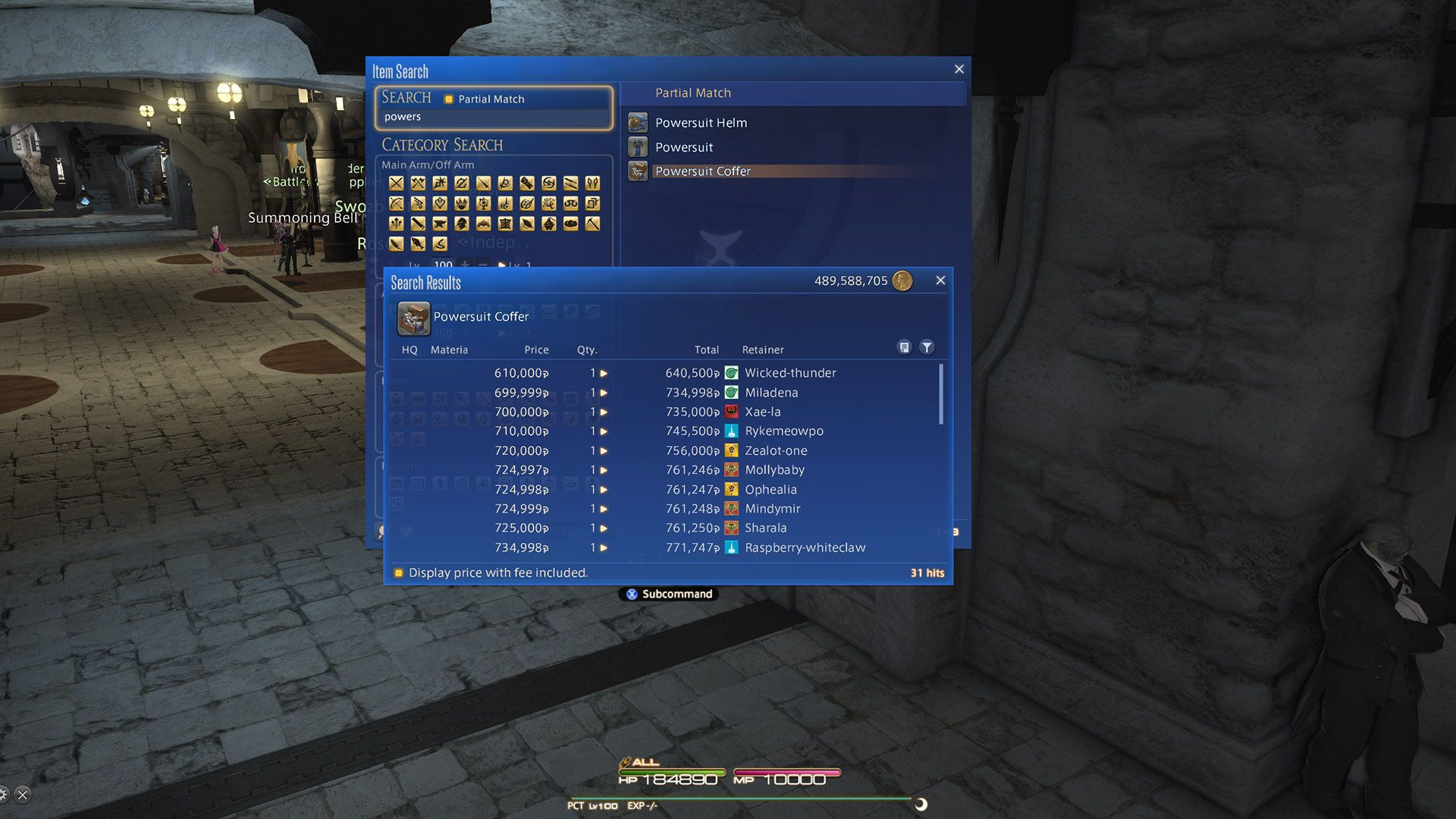Select Rykemeowpo's 710,000 gil offer

(667, 431)
